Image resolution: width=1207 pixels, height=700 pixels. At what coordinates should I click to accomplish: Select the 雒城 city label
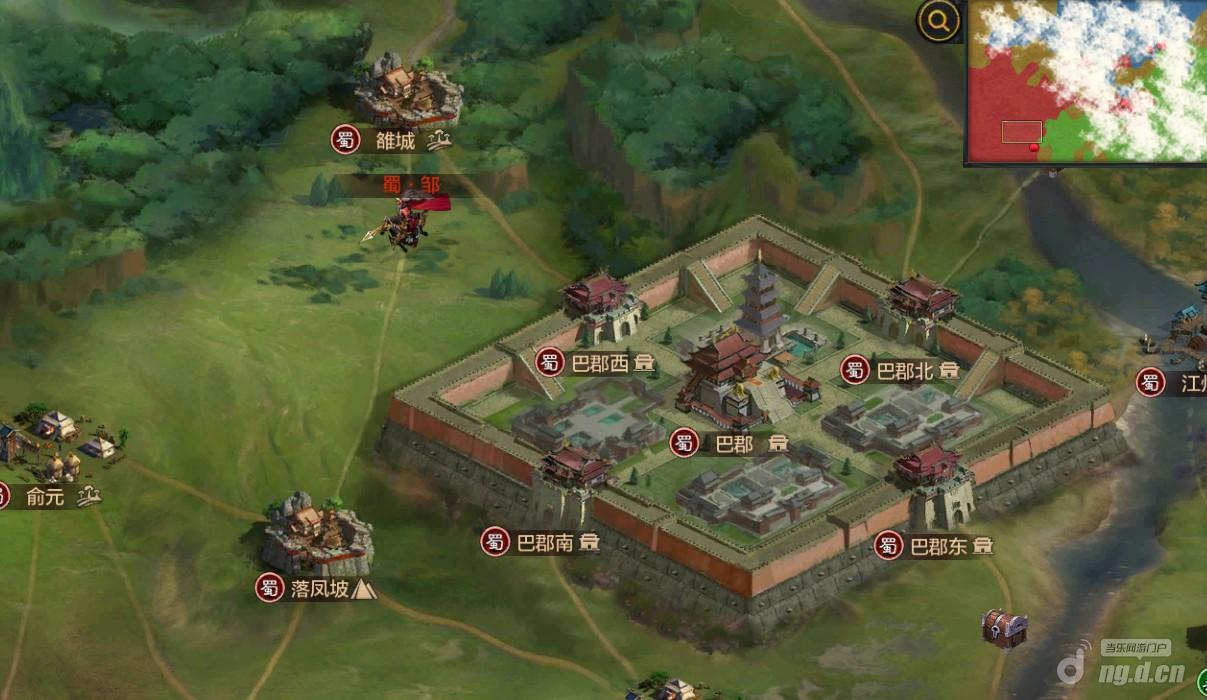(x=395, y=141)
